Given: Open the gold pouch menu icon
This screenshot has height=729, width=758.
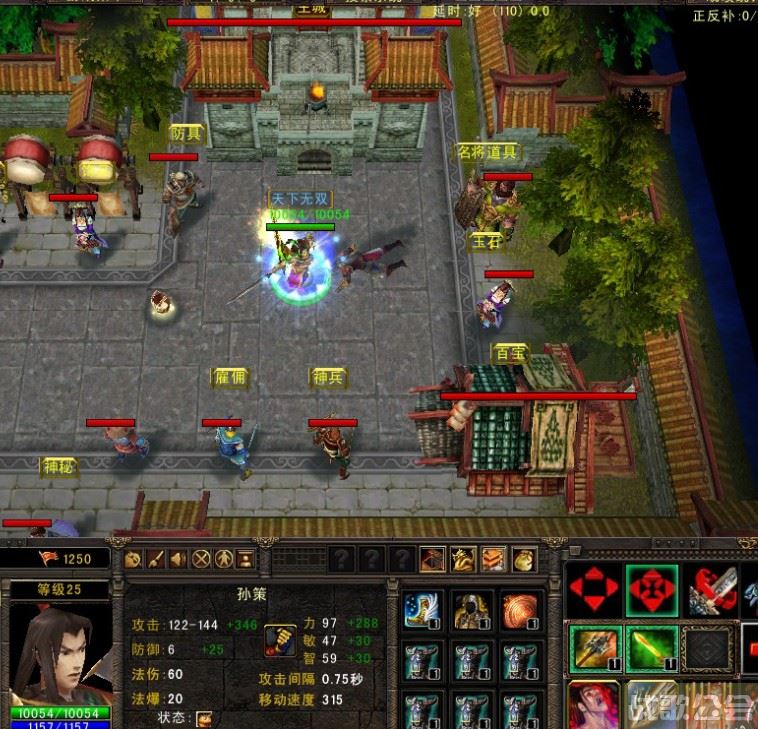Looking at the screenshot, I should [x=525, y=559].
